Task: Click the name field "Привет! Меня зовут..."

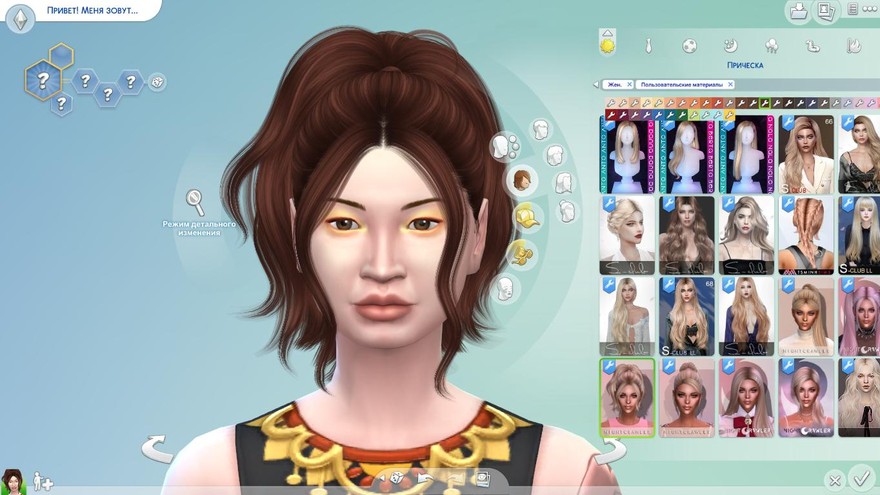Action: 90,11
